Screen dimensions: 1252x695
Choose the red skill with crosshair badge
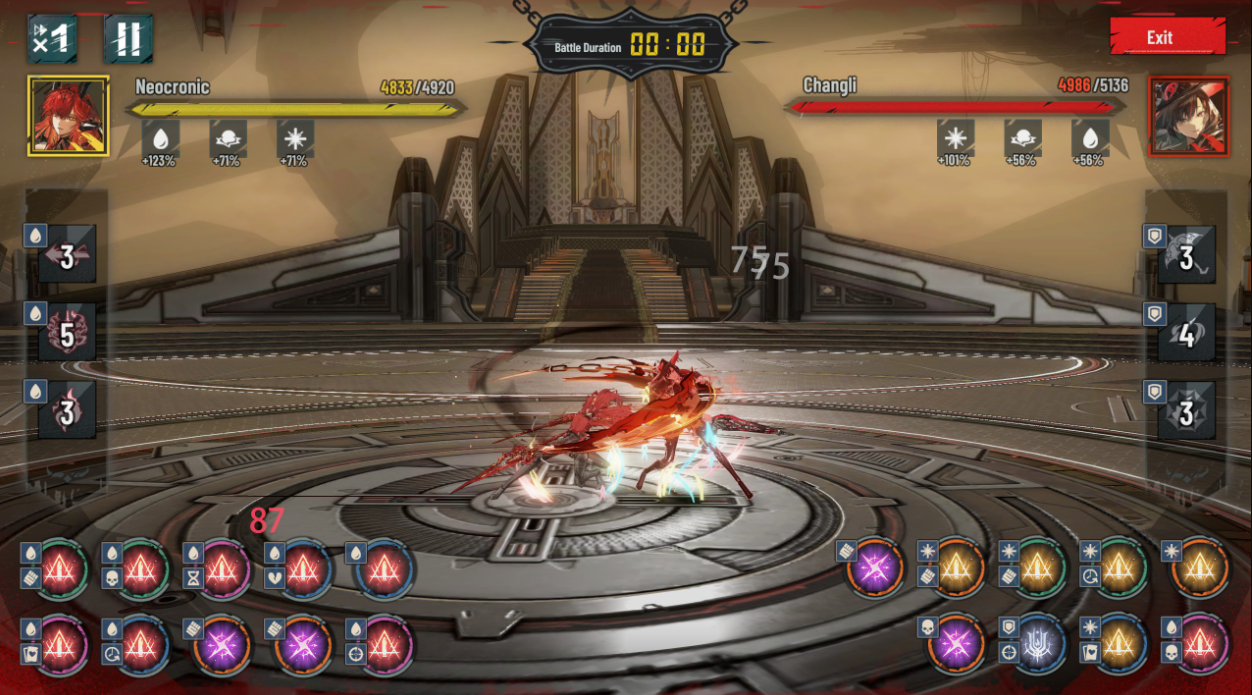pyautogui.click(x=385, y=645)
